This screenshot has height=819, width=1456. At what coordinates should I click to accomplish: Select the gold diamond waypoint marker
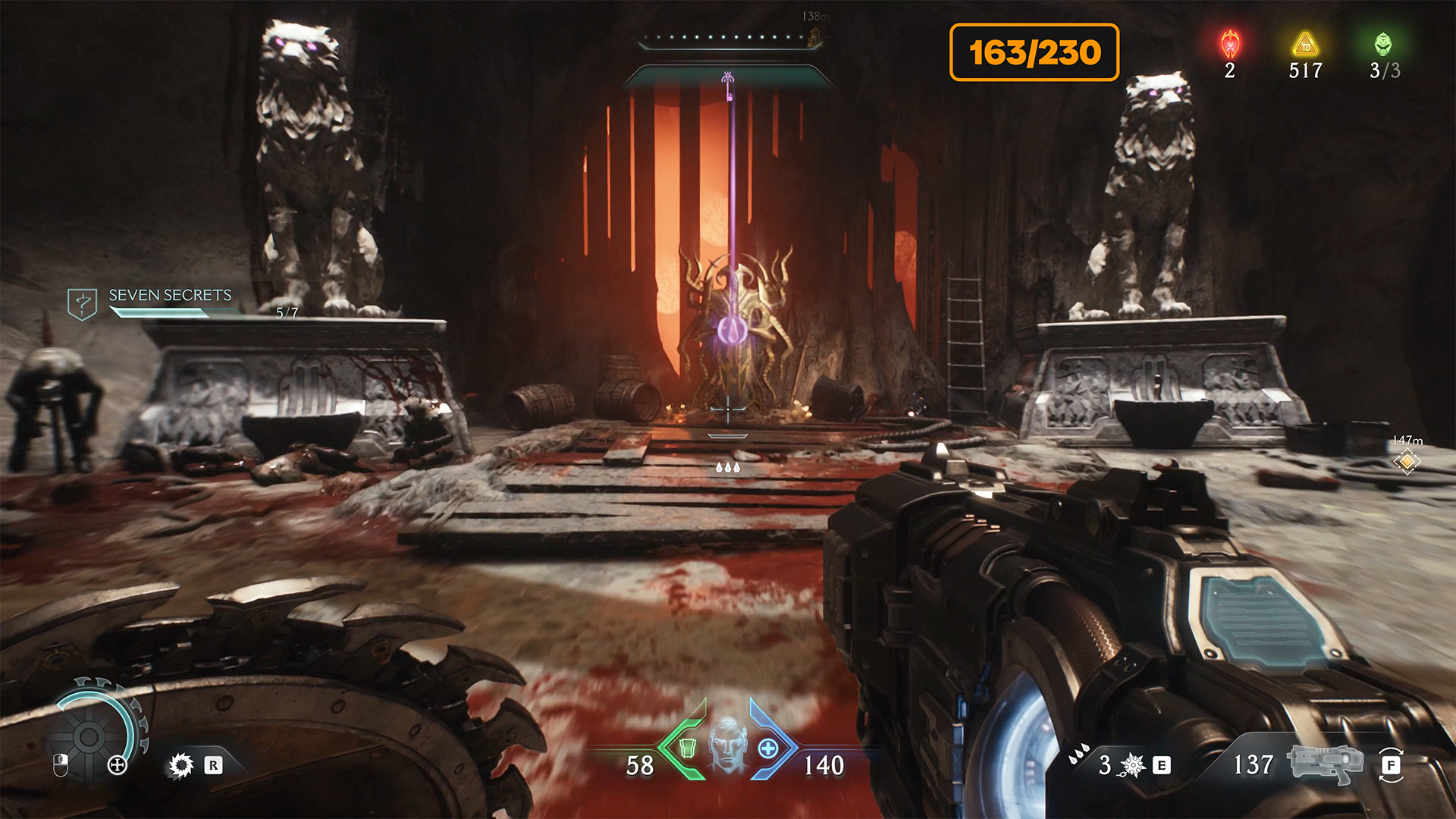[x=1407, y=461]
